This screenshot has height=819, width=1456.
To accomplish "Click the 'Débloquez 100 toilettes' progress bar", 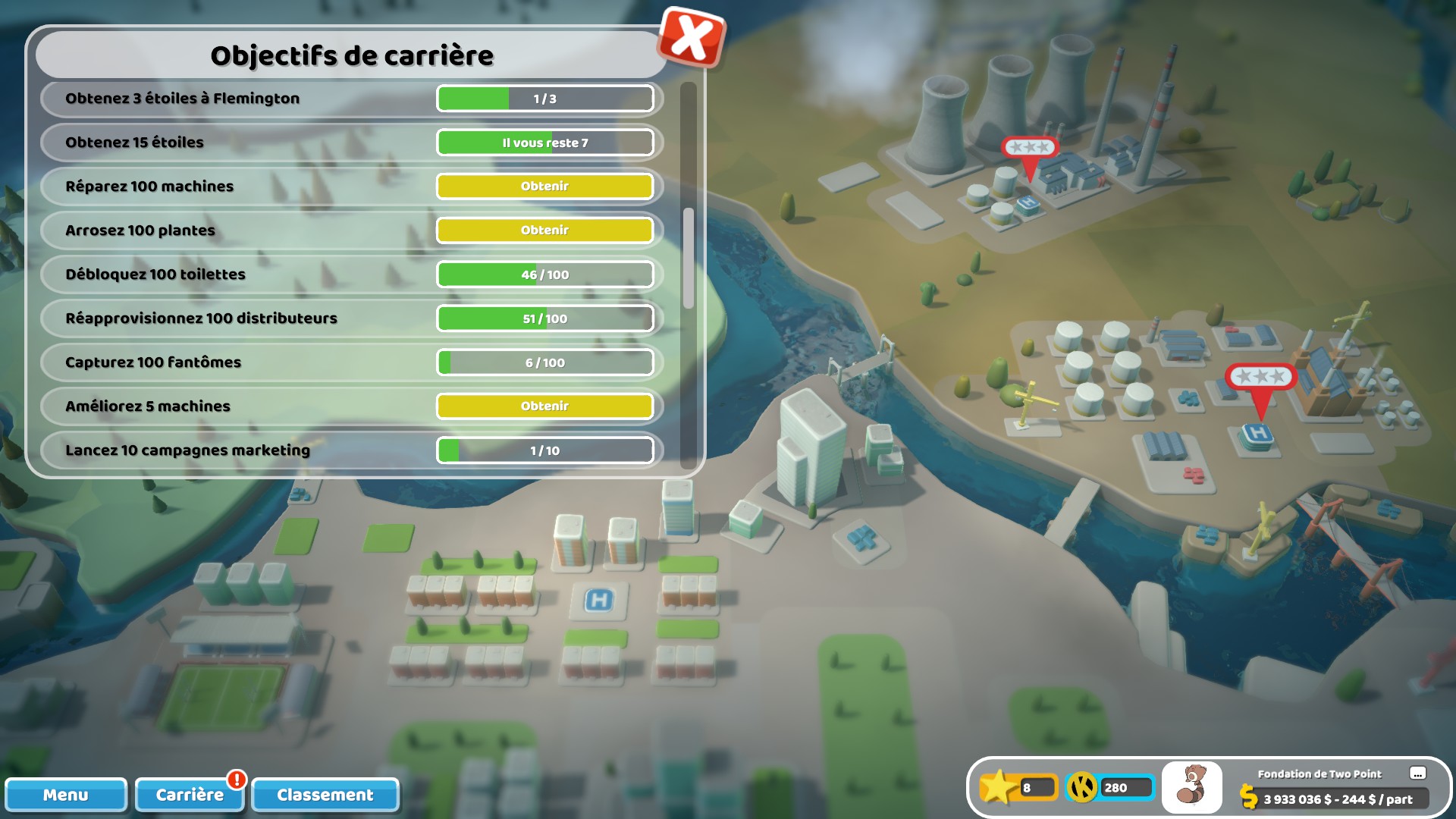I will 545,274.
